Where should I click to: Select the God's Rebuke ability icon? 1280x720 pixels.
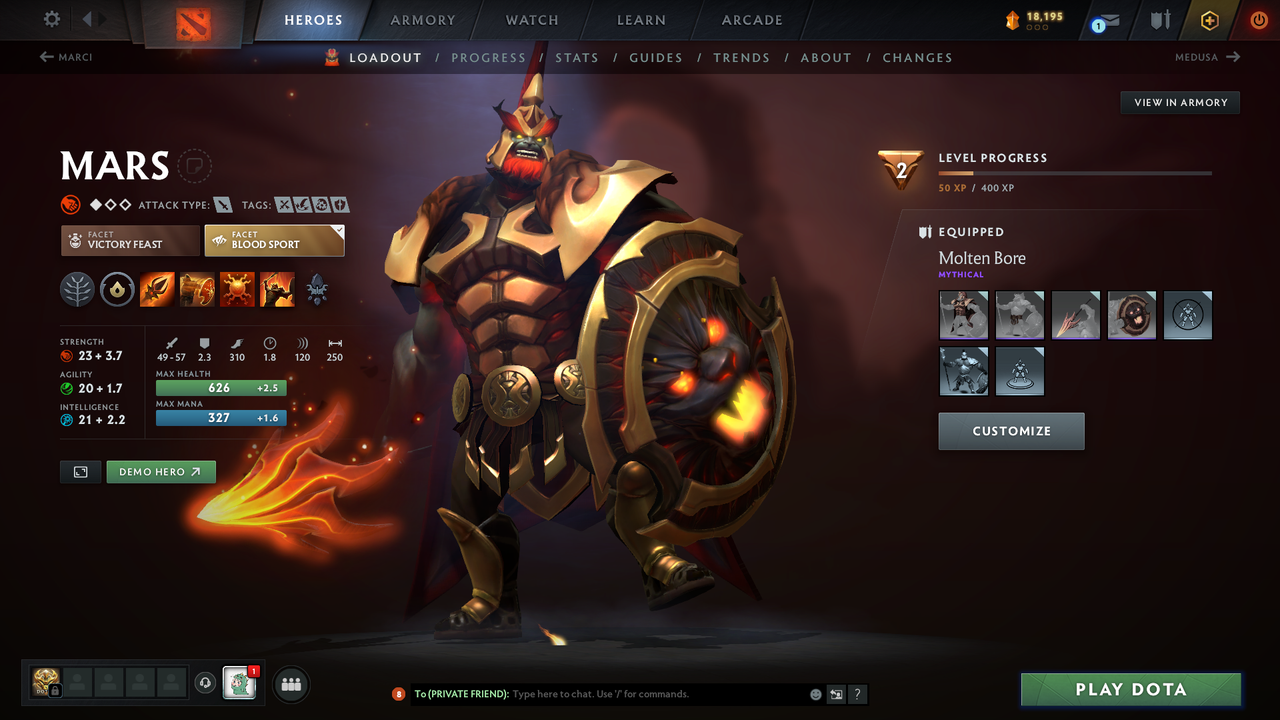197,289
